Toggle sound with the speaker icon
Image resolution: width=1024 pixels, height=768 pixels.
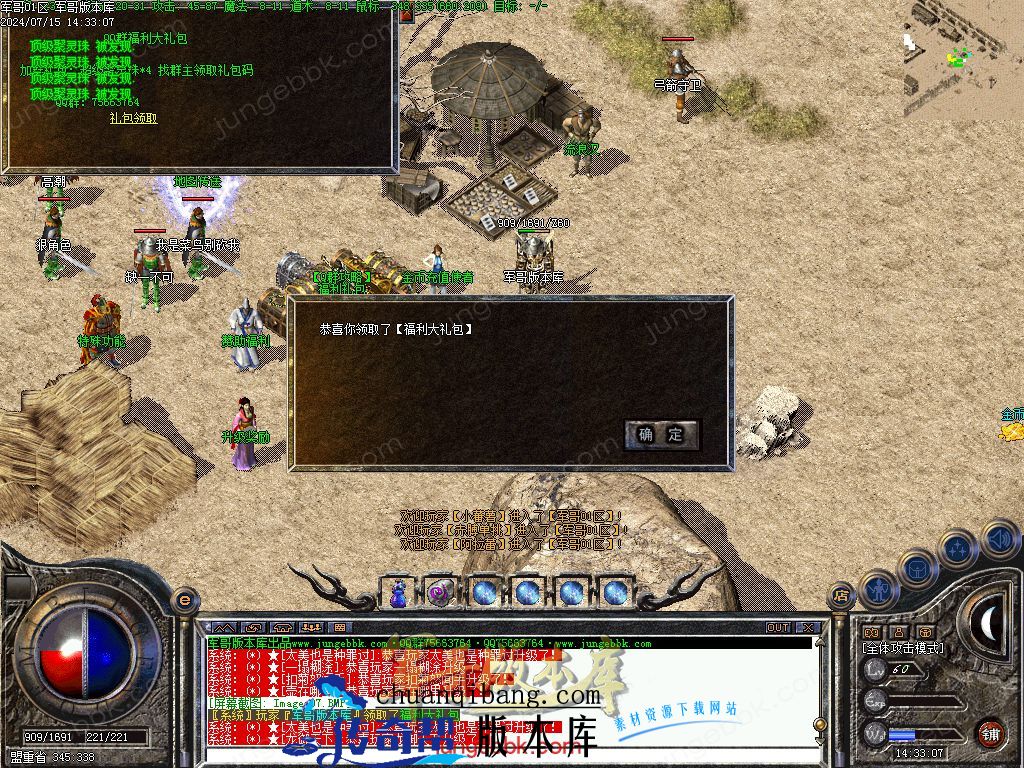click(x=998, y=540)
